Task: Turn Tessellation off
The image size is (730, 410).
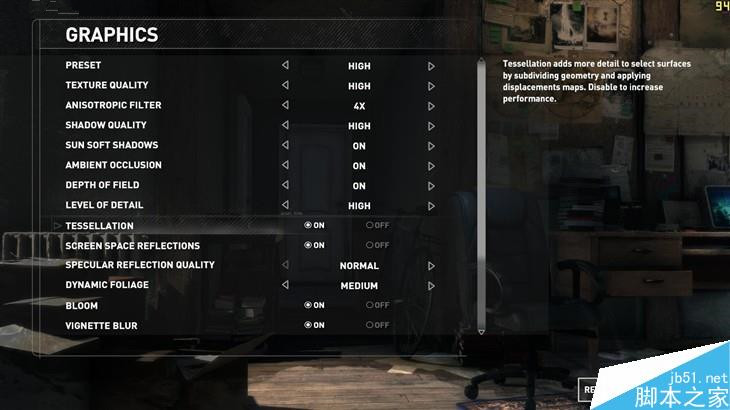Action: 377,226
